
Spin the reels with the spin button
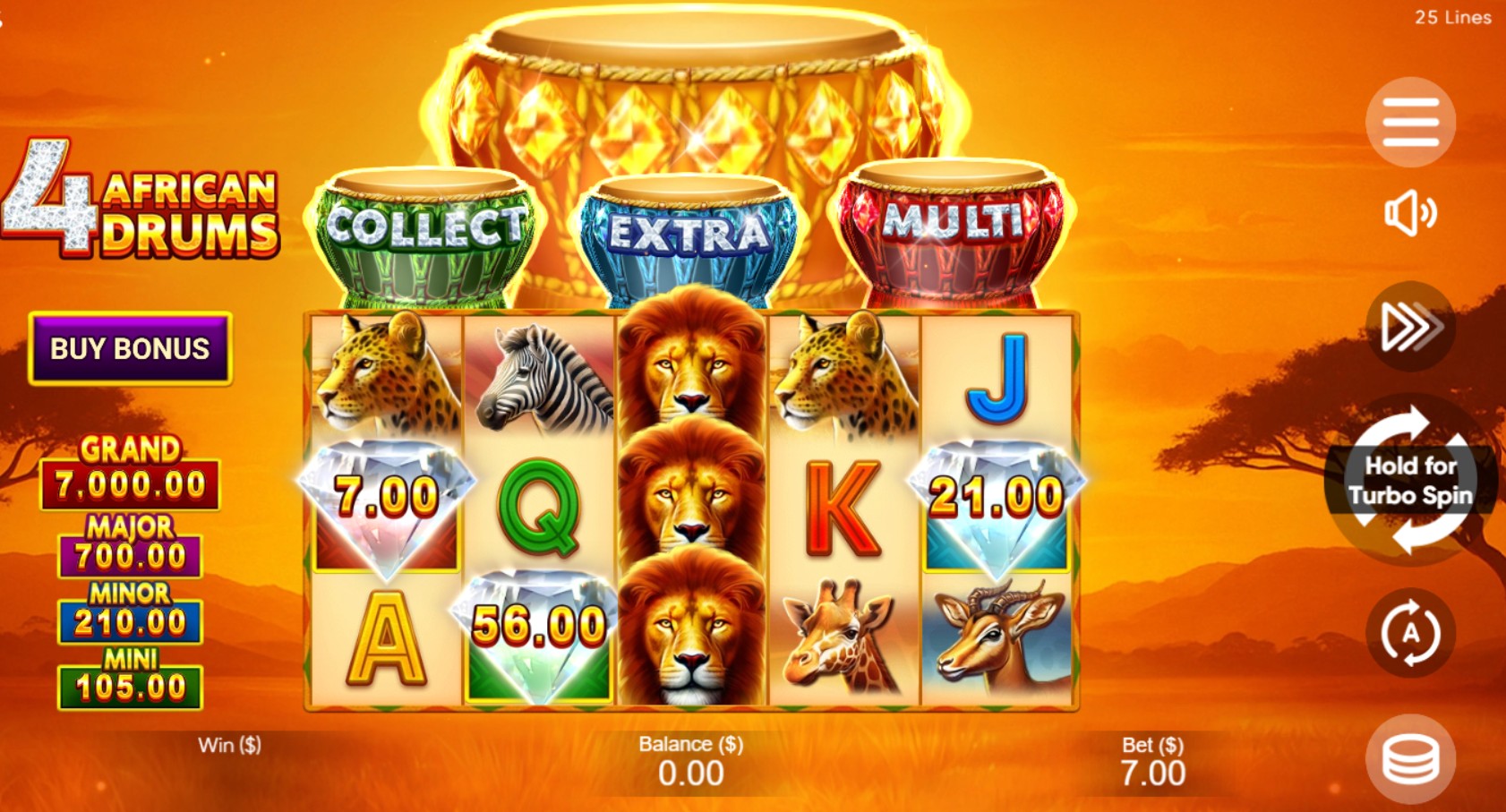coord(1409,481)
